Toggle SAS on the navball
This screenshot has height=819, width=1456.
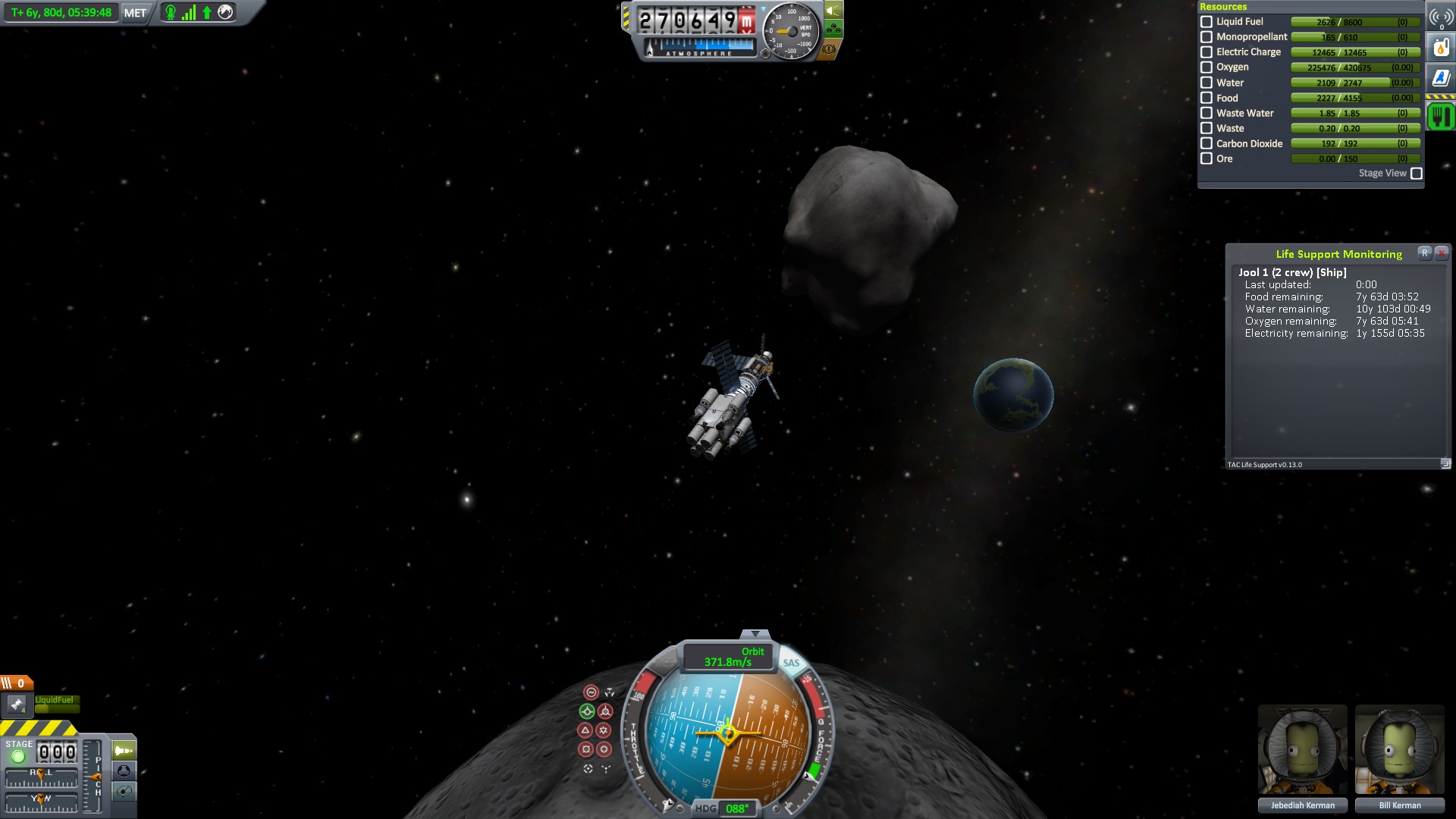coord(791,663)
